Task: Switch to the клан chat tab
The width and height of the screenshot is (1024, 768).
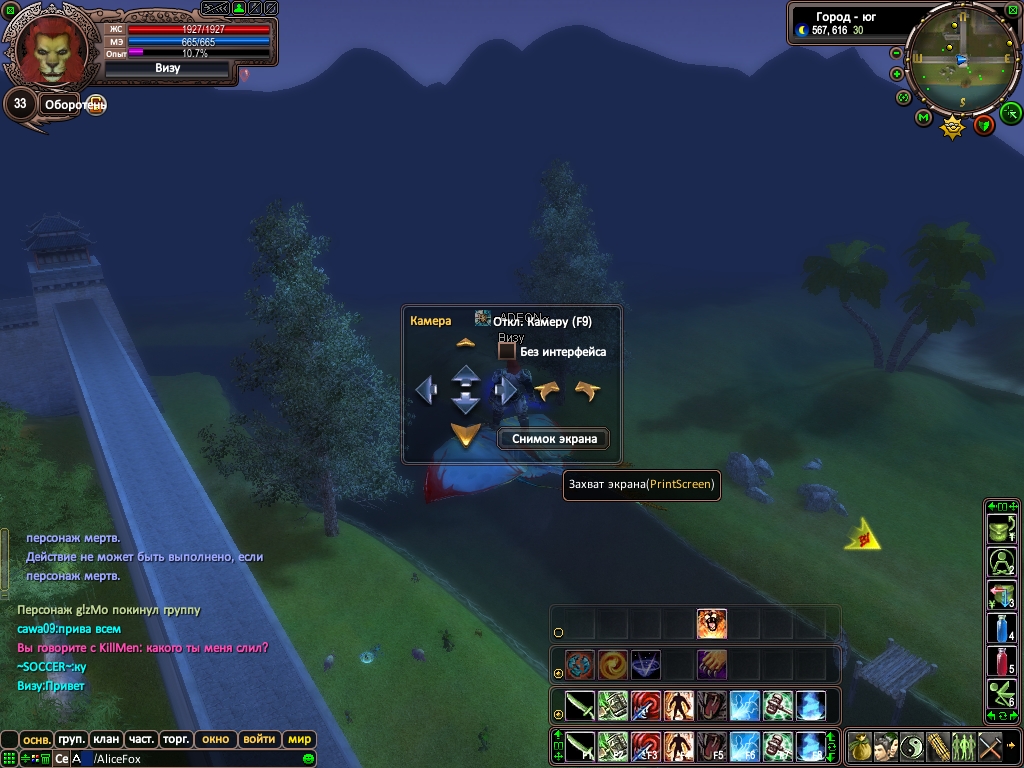Action: pyautogui.click(x=106, y=739)
